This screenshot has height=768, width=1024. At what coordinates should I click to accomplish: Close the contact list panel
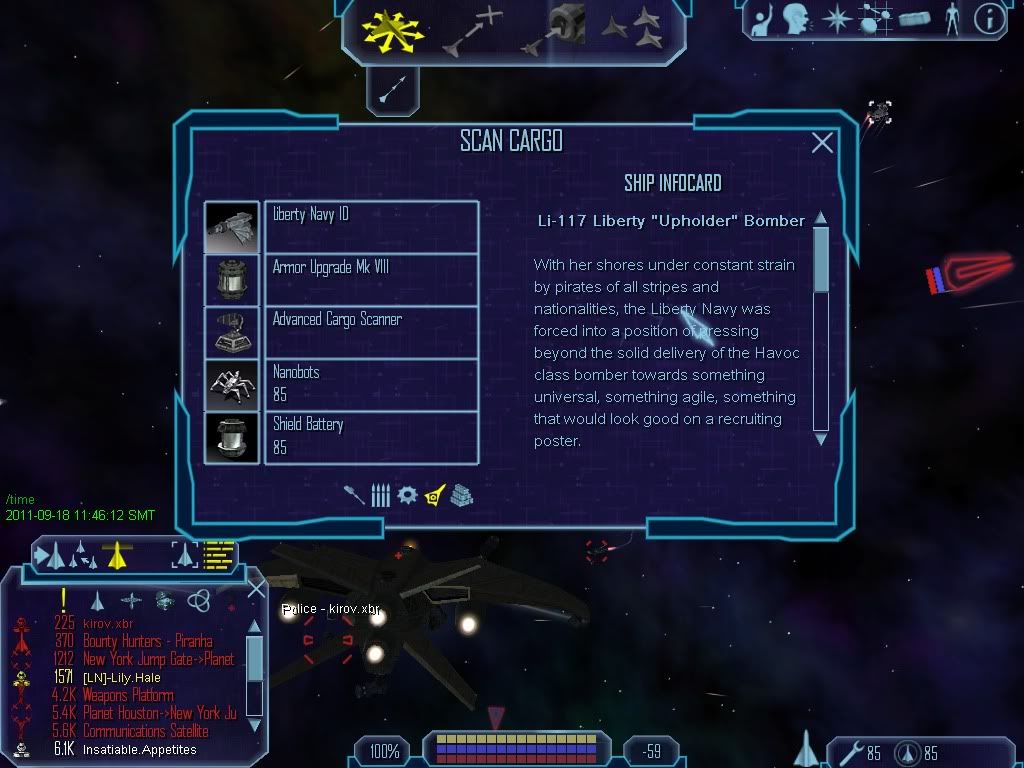pyautogui.click(x=255, y=589)
